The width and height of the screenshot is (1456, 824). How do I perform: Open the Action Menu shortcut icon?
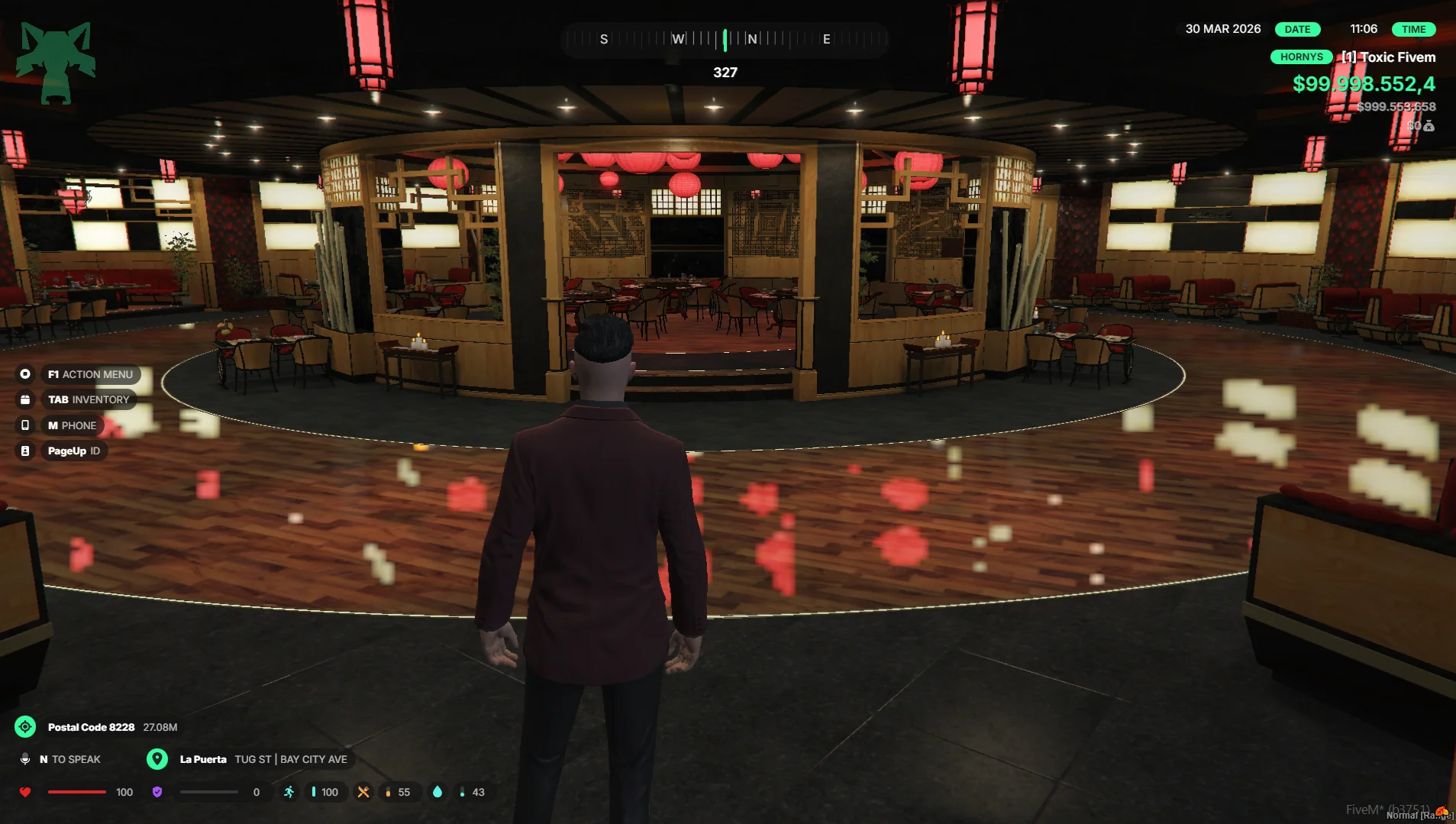(25, 374)
